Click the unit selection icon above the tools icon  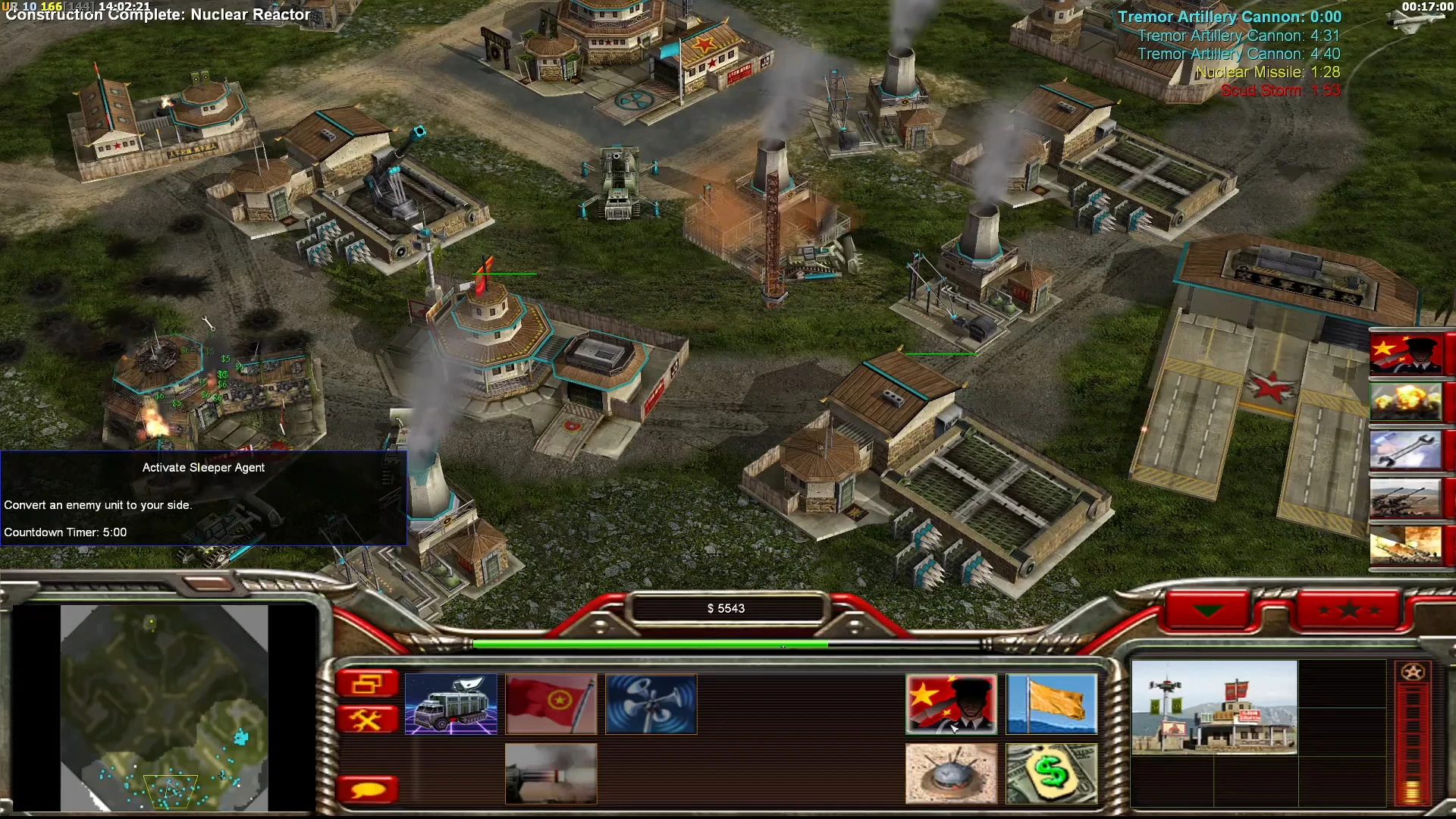click(x=369, y=682)
